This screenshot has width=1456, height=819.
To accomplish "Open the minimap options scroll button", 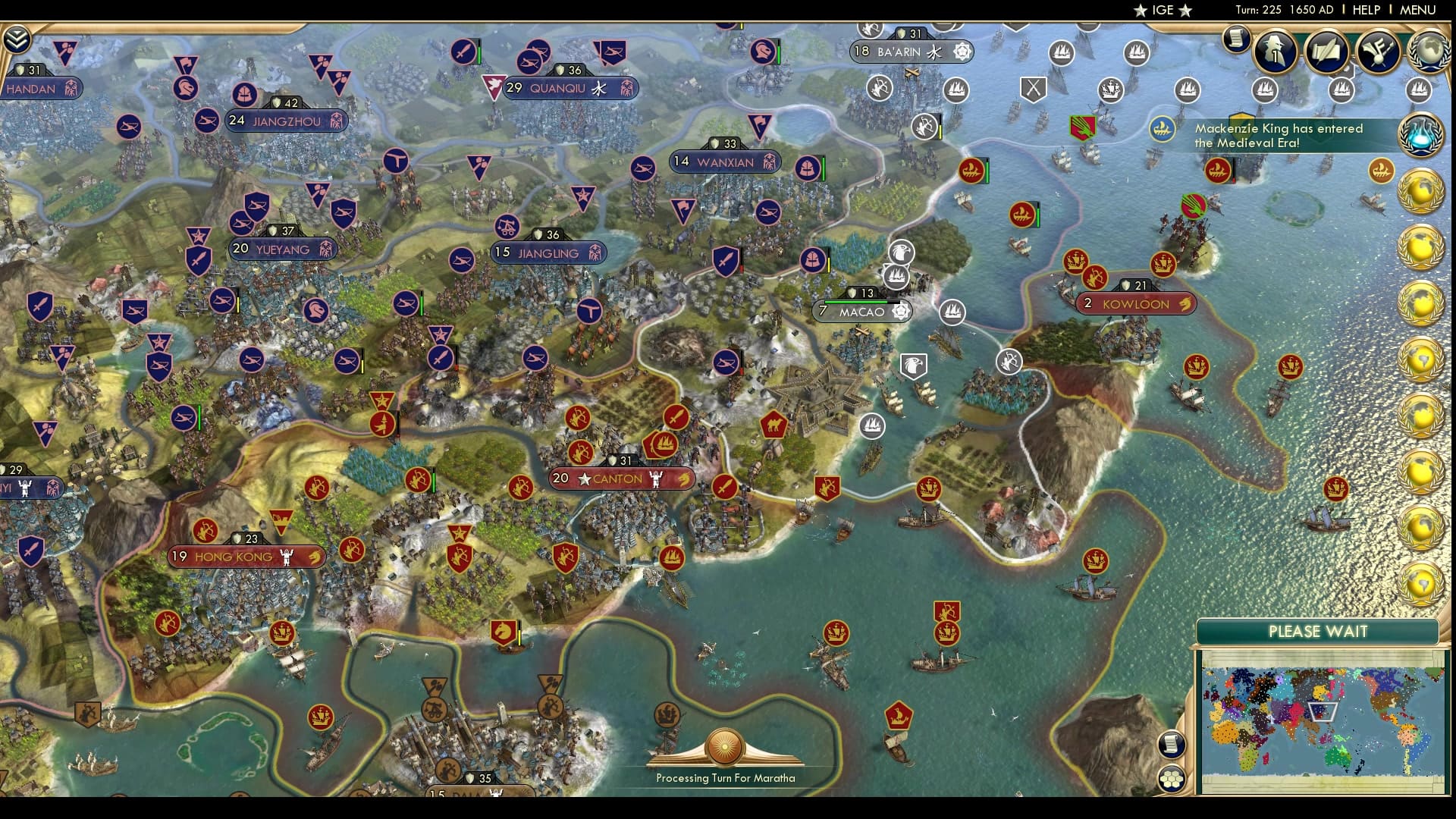I will tap(1172, 743).
